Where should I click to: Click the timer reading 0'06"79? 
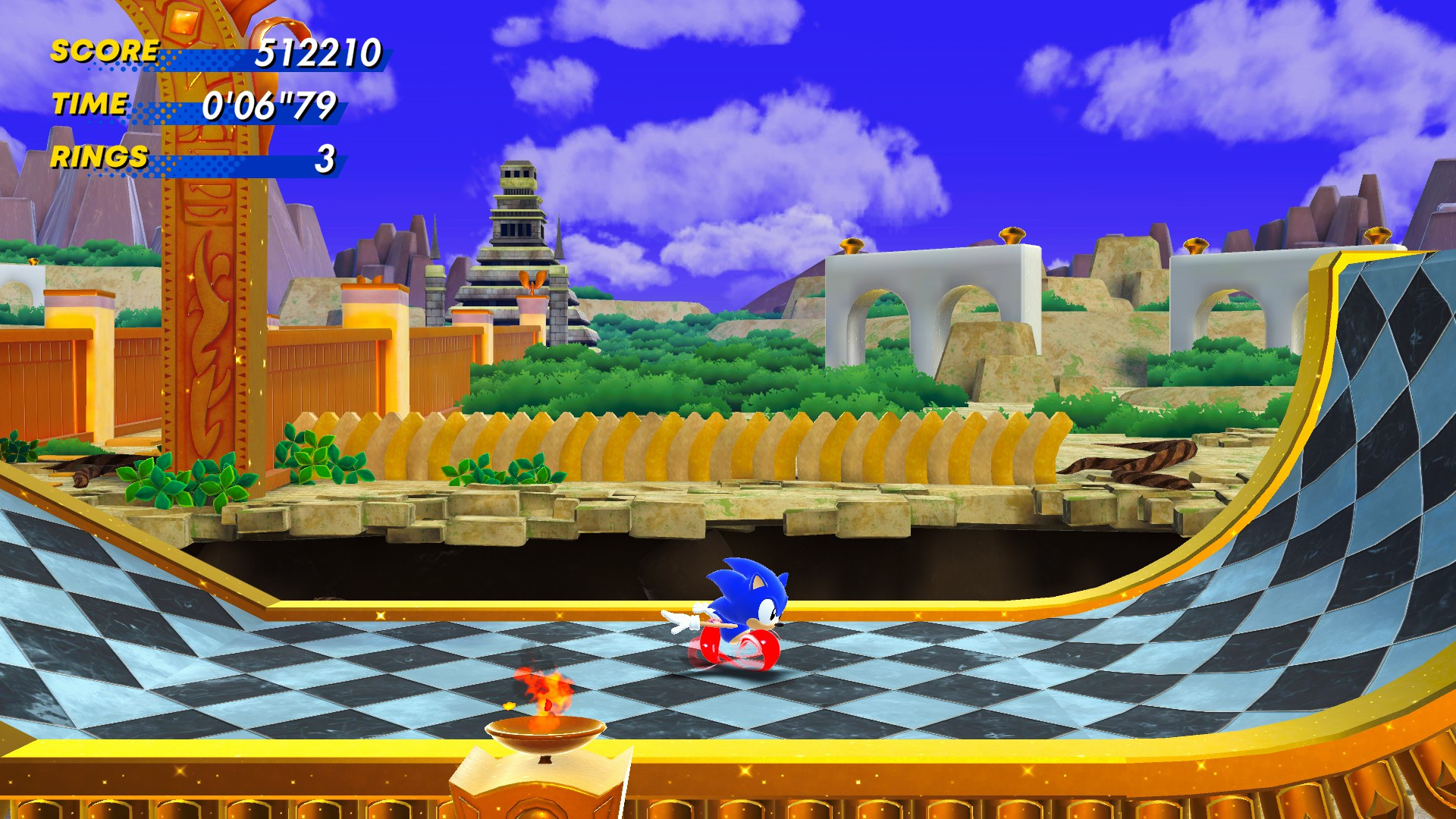(x=269, y=106)
